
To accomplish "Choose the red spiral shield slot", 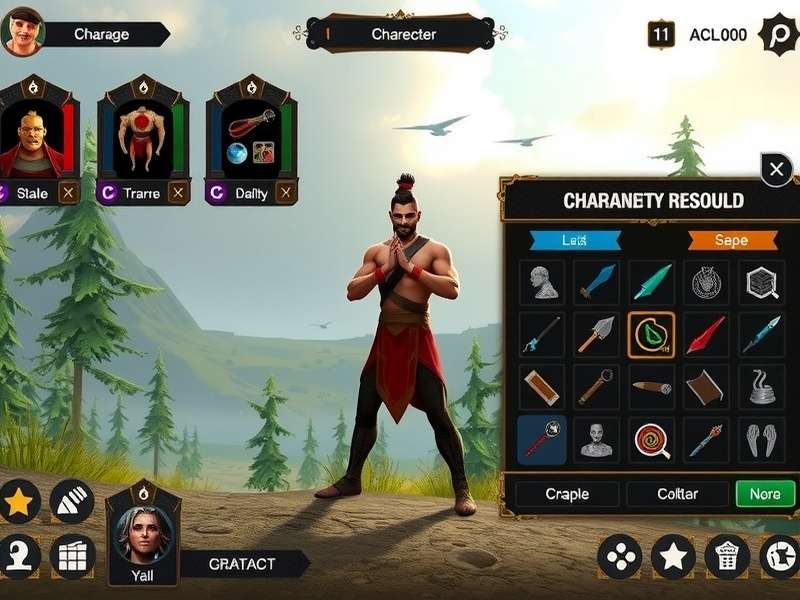I will [650, 439].
